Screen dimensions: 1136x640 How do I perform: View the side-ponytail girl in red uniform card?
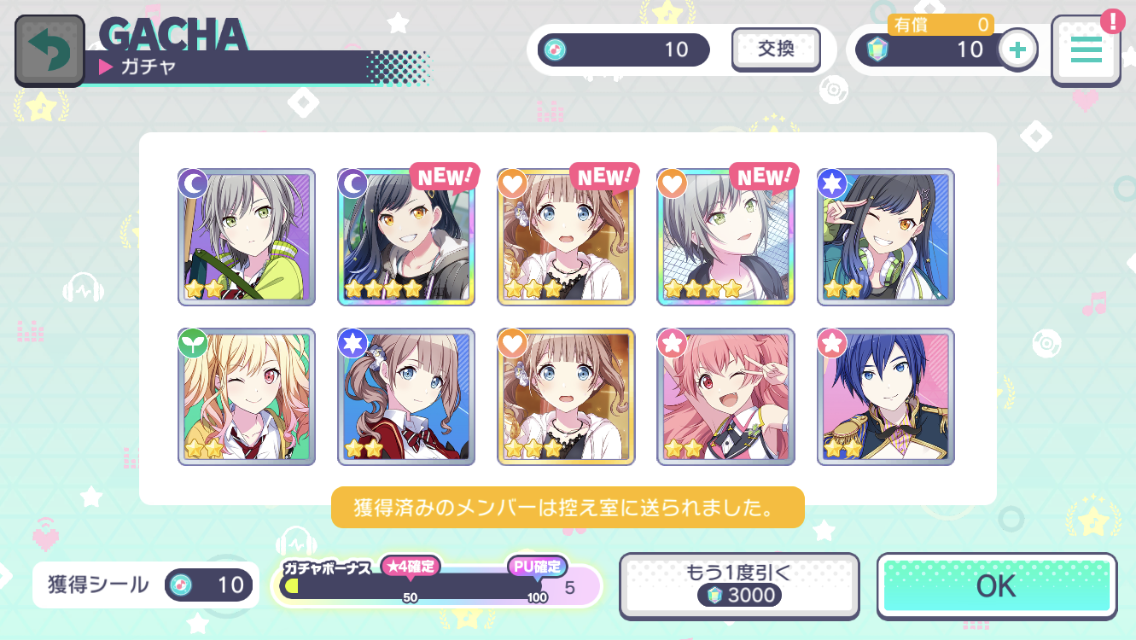(x=406, y=397)
